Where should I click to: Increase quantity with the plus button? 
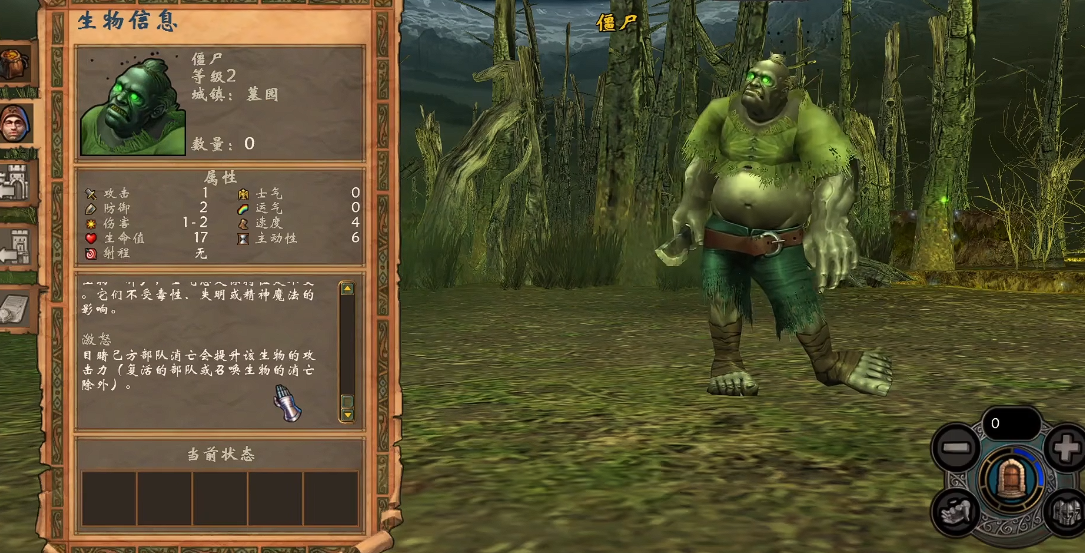pos(1066,446)
